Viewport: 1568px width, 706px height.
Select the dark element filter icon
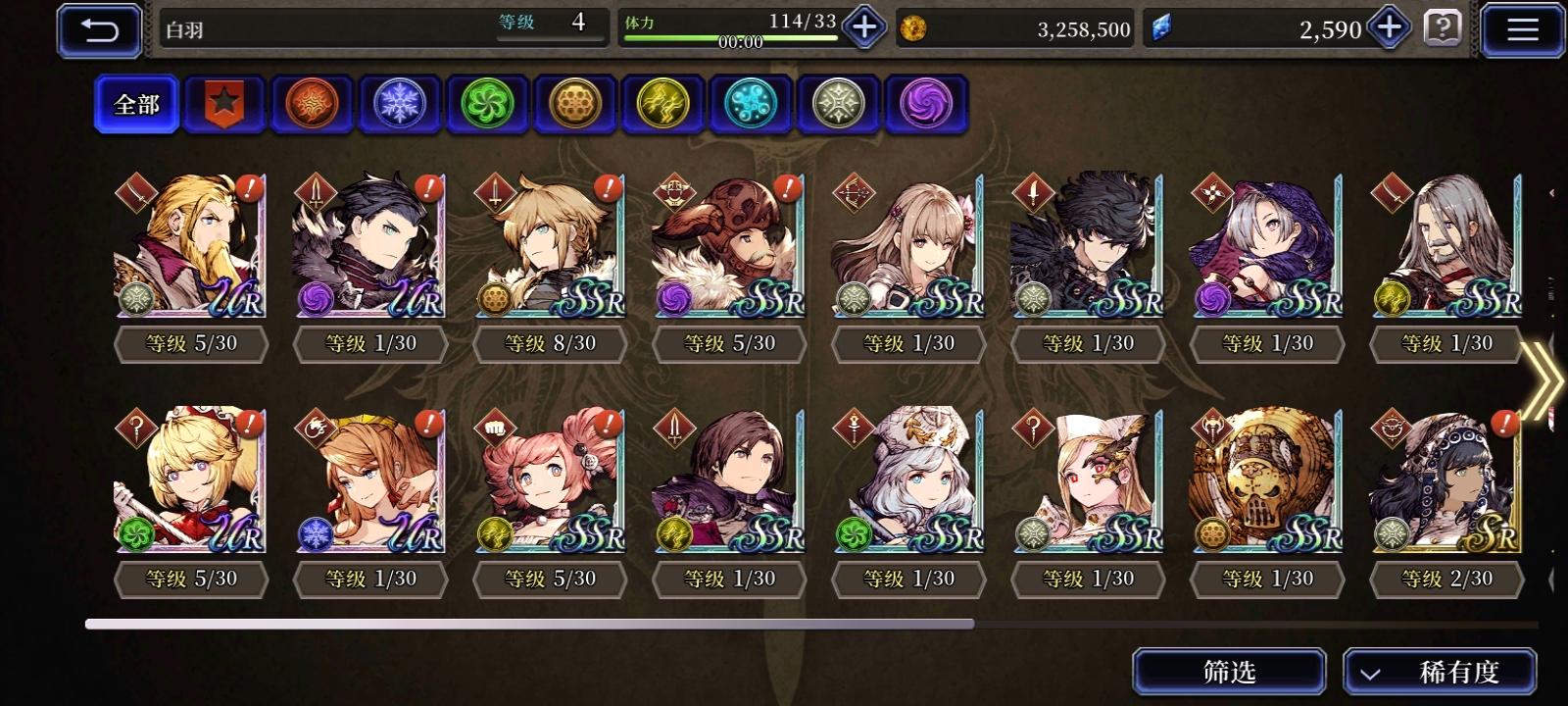[921, 103]
